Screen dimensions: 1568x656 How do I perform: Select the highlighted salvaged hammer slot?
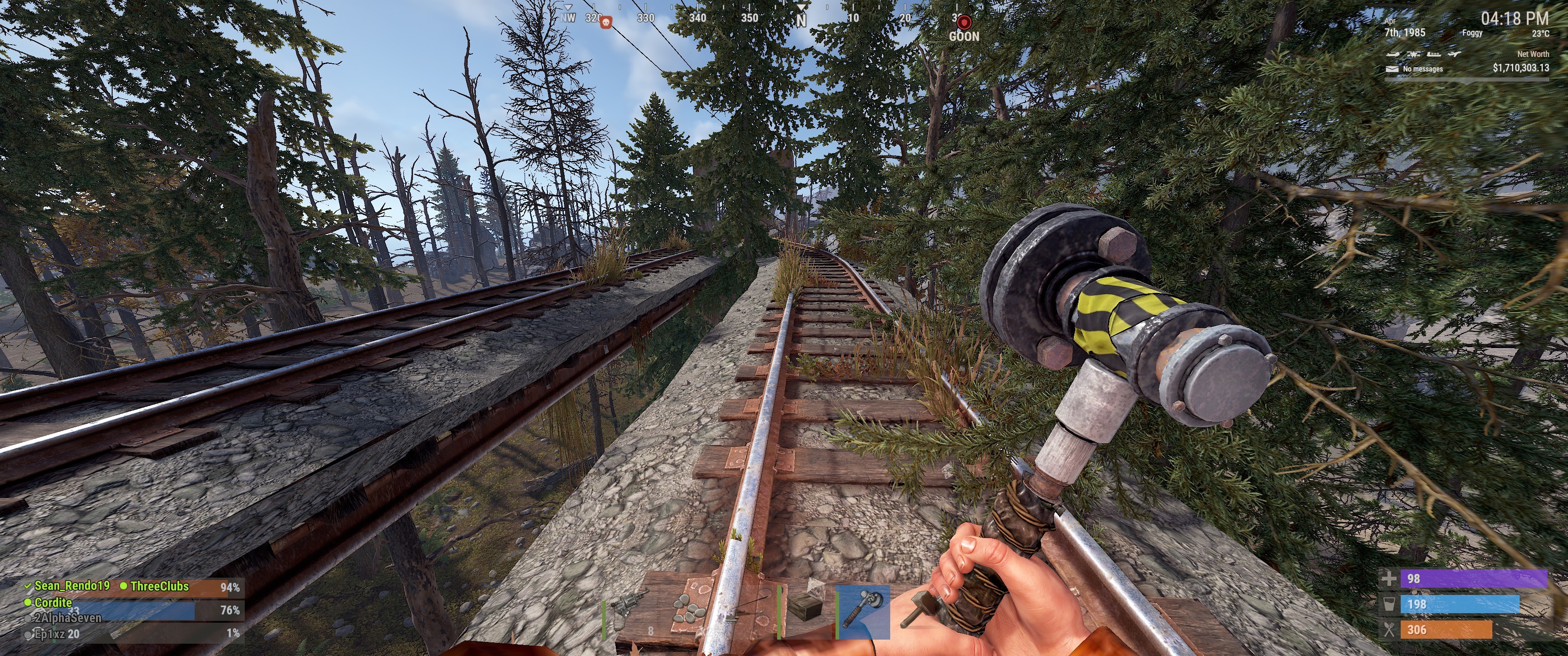point(862,611)
